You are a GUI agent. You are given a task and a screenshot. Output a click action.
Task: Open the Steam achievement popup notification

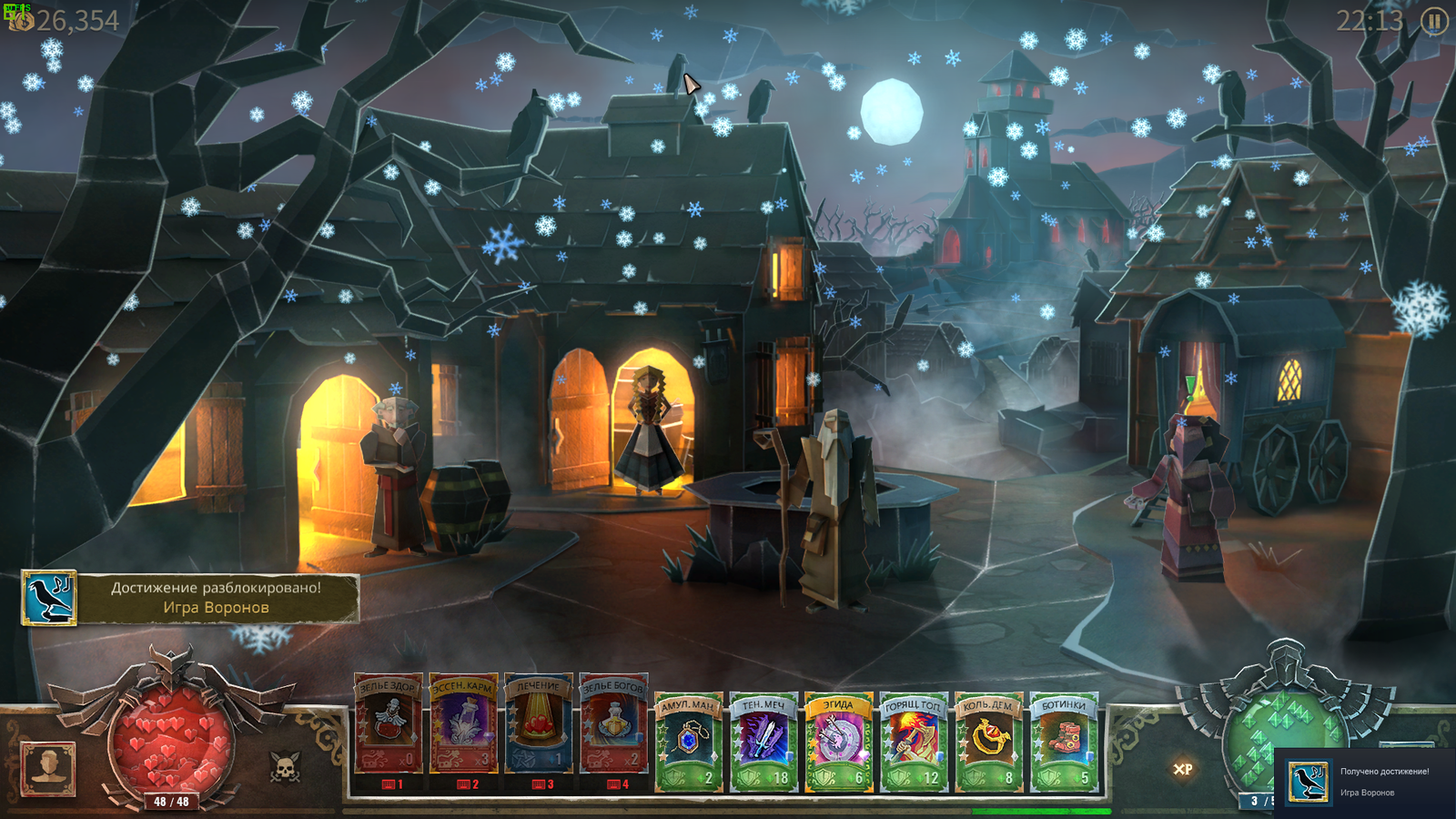pos(1365,781)
